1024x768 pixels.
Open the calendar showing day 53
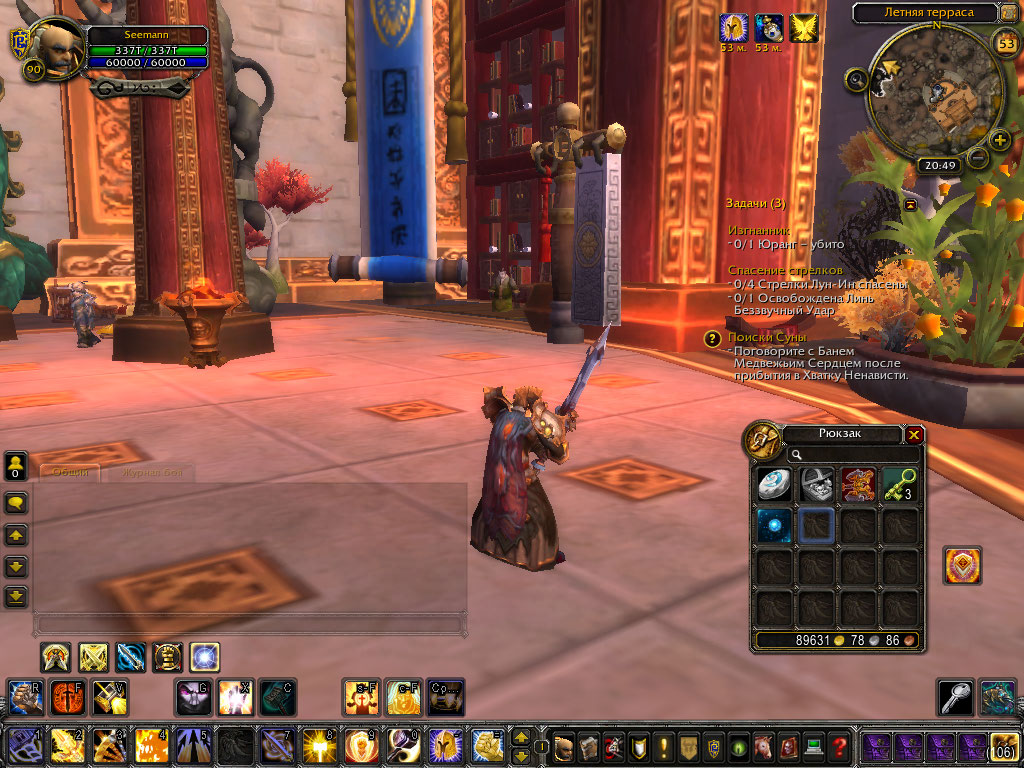tap(1006, 43)
